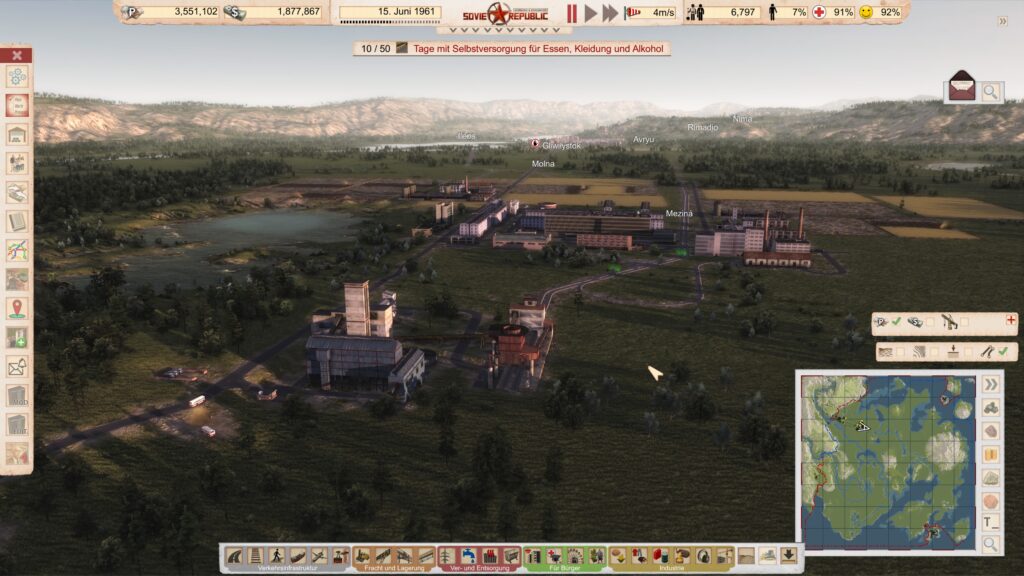Pause the game simulation

coord(572,13)
